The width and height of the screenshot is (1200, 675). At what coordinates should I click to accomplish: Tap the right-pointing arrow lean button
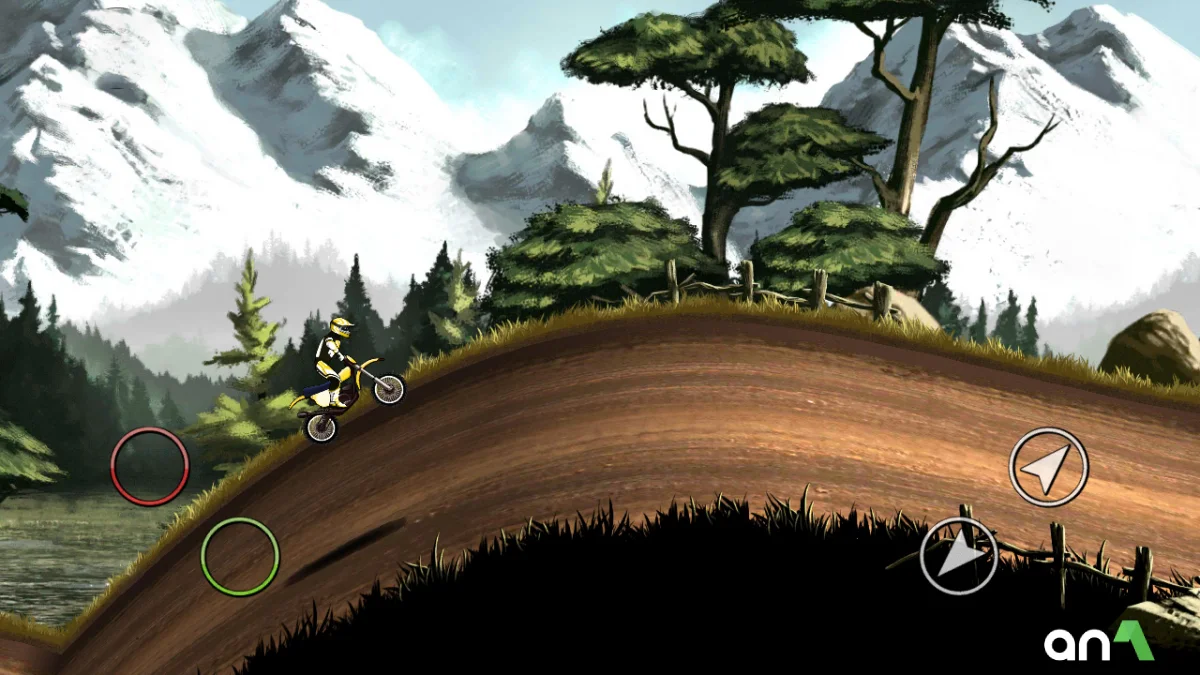[x=959, y=556]
